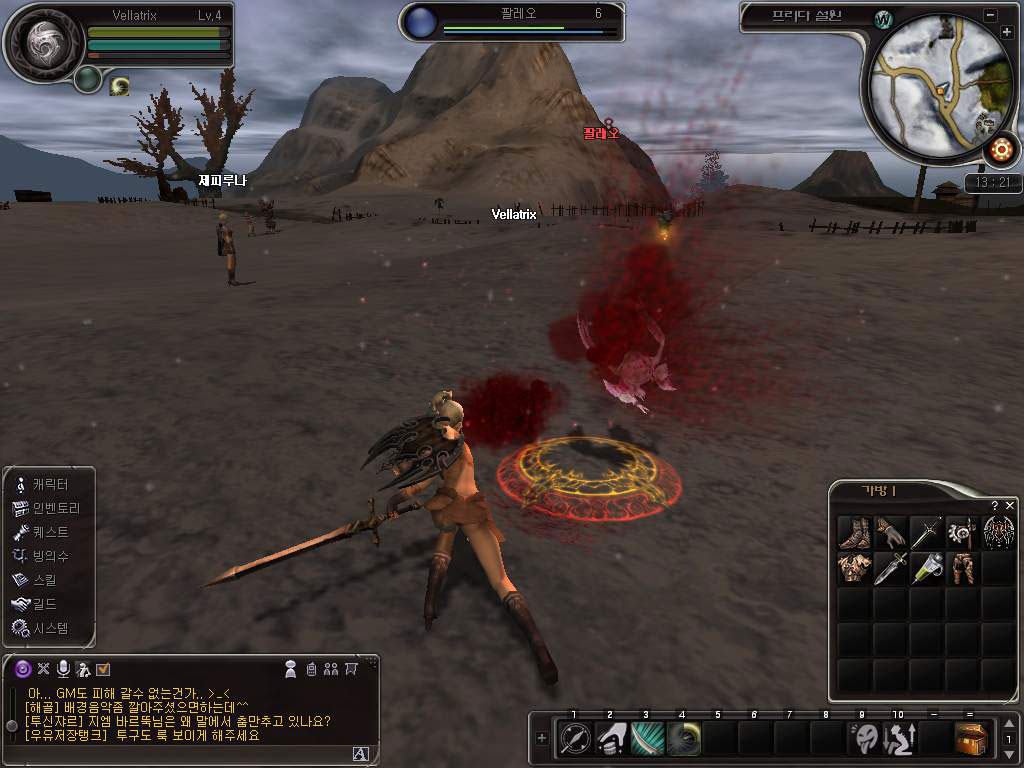The image size is (1024, 768).
Task: Close the 가방 1 bag window
Action: (1009, 506)
